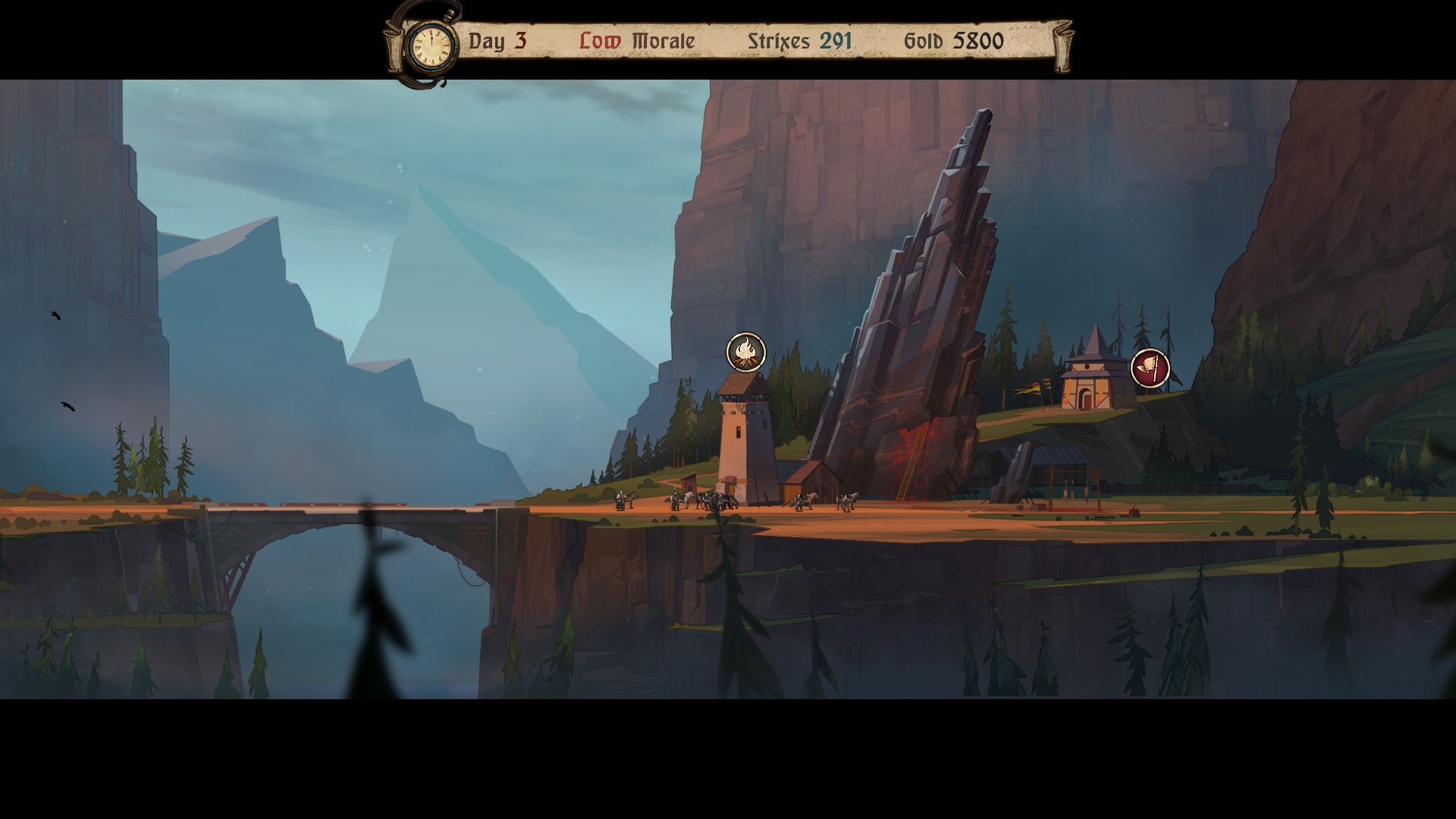Open the campfire camp icon
The height and width of the screenshot is (819, 1456).
tap(746, 352)
